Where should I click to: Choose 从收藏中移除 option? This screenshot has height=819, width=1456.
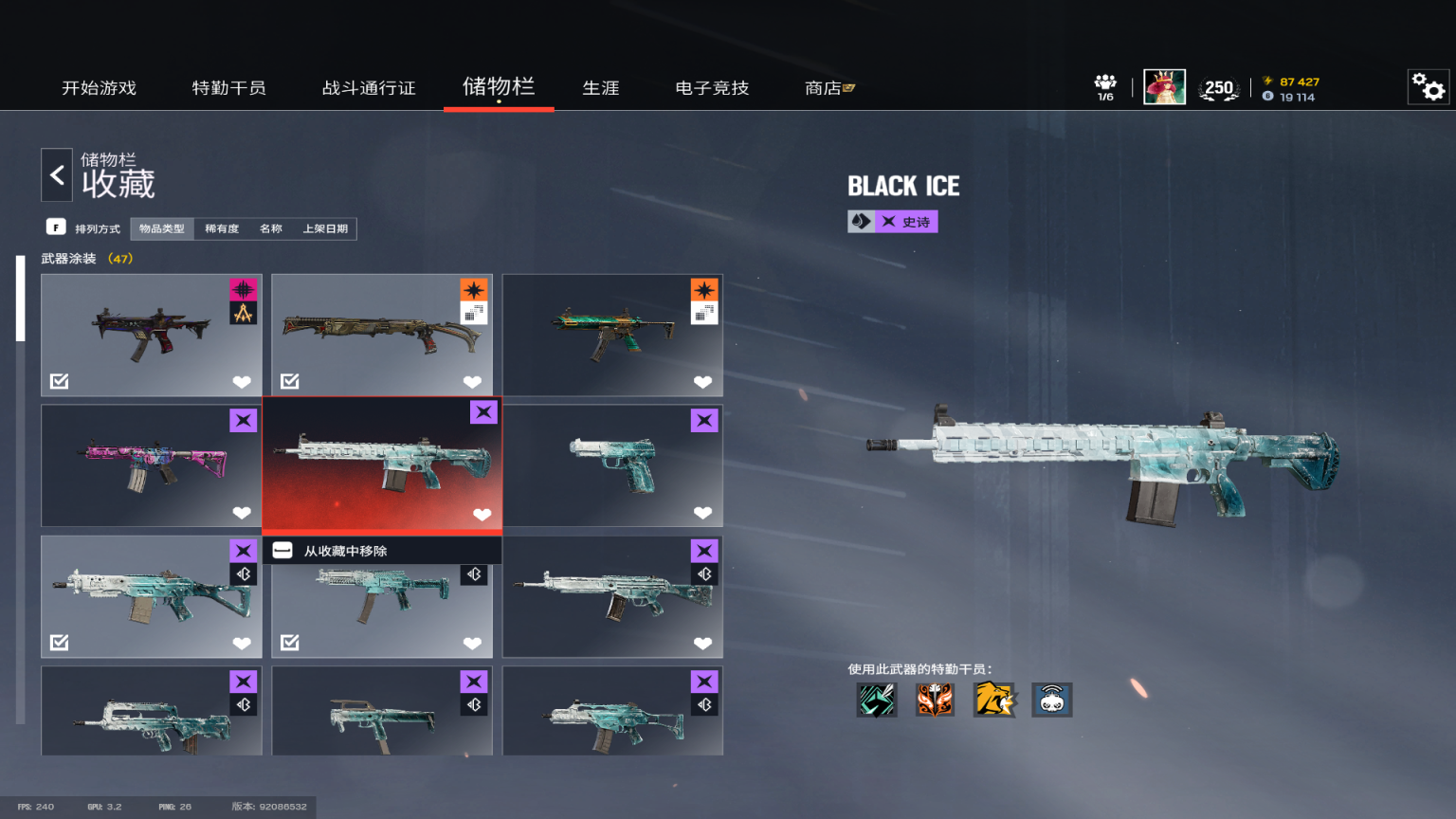(x=345, y=551)
